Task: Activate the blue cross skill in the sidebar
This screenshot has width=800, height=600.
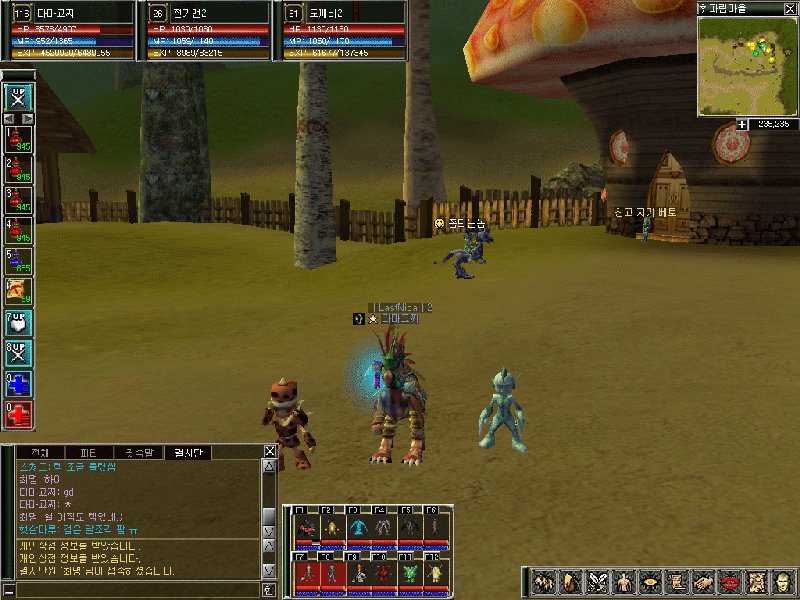Action: [x=19, y=383]
